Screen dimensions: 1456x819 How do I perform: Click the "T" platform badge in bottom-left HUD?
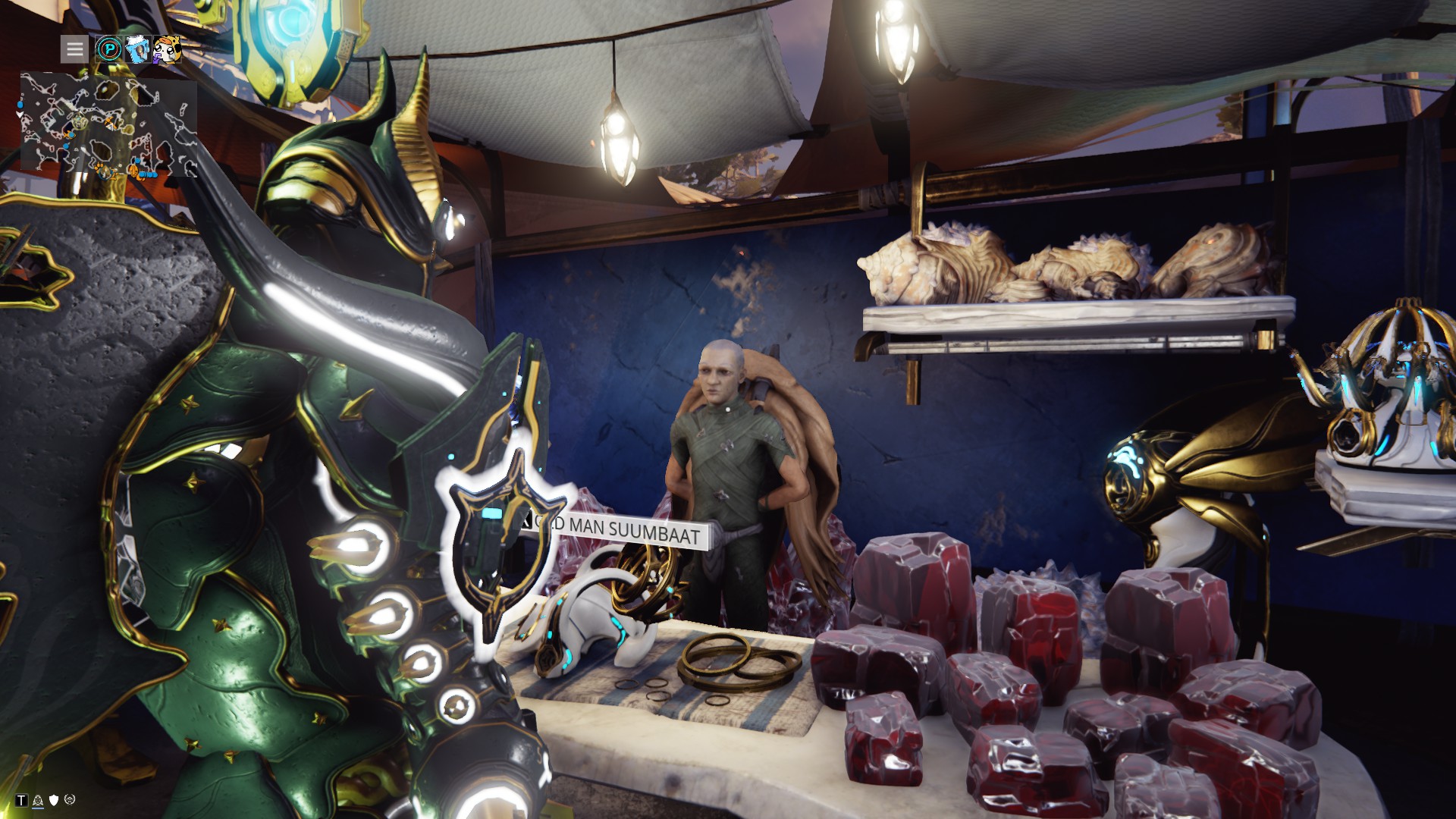click(x=21, y=799)
